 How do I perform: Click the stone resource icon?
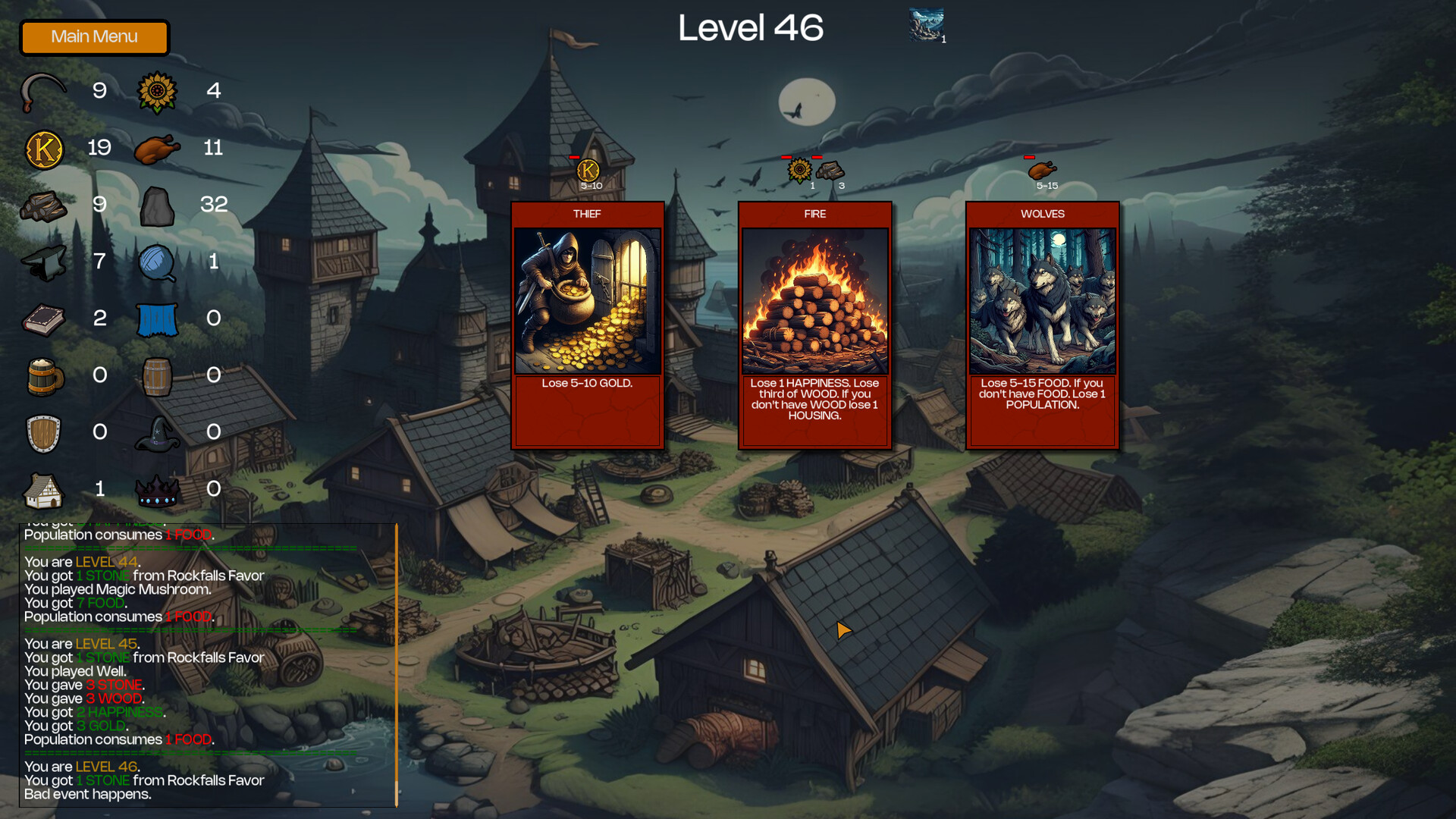(157, 205)
